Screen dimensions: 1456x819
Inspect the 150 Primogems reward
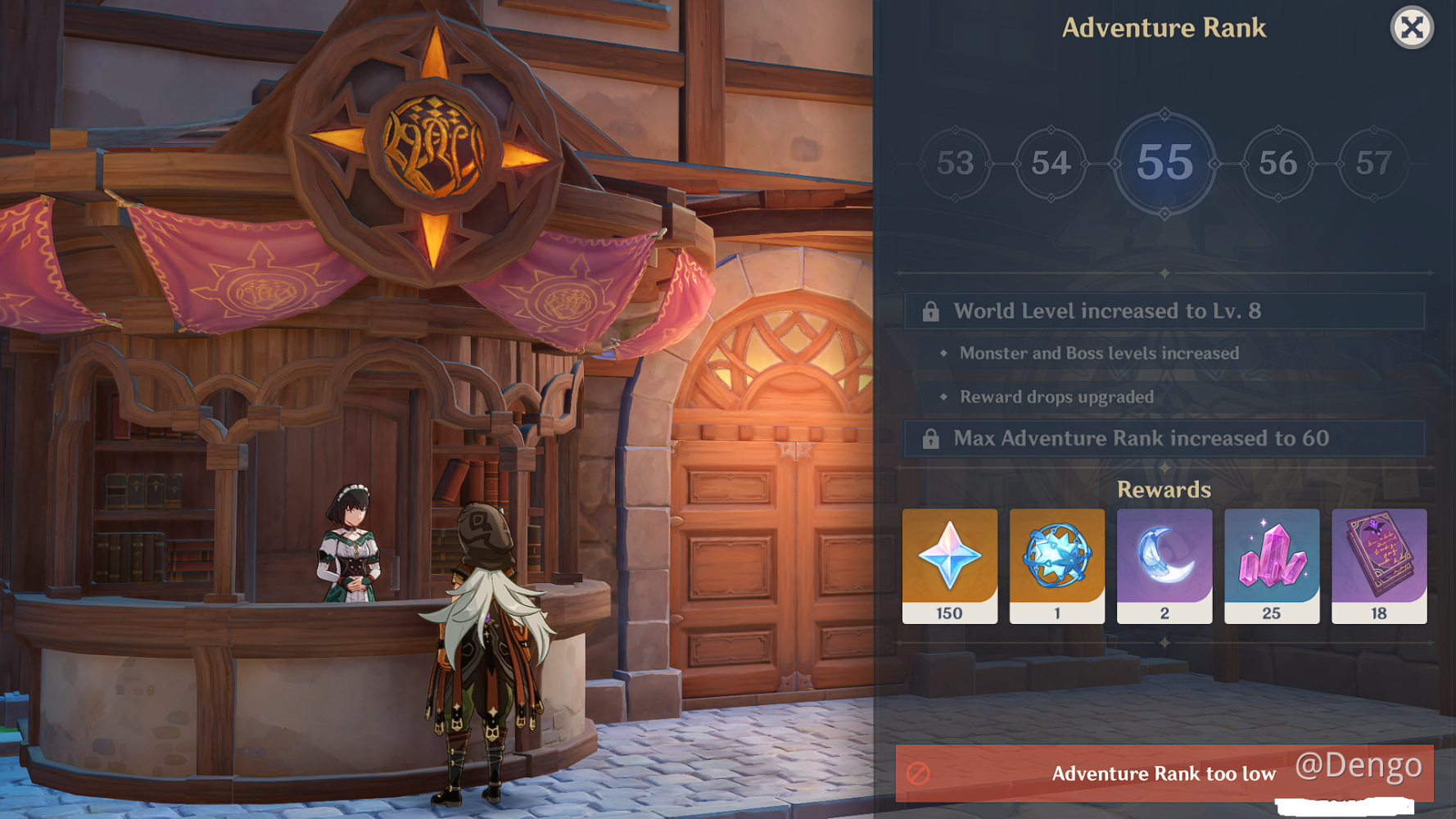[950, 565]
